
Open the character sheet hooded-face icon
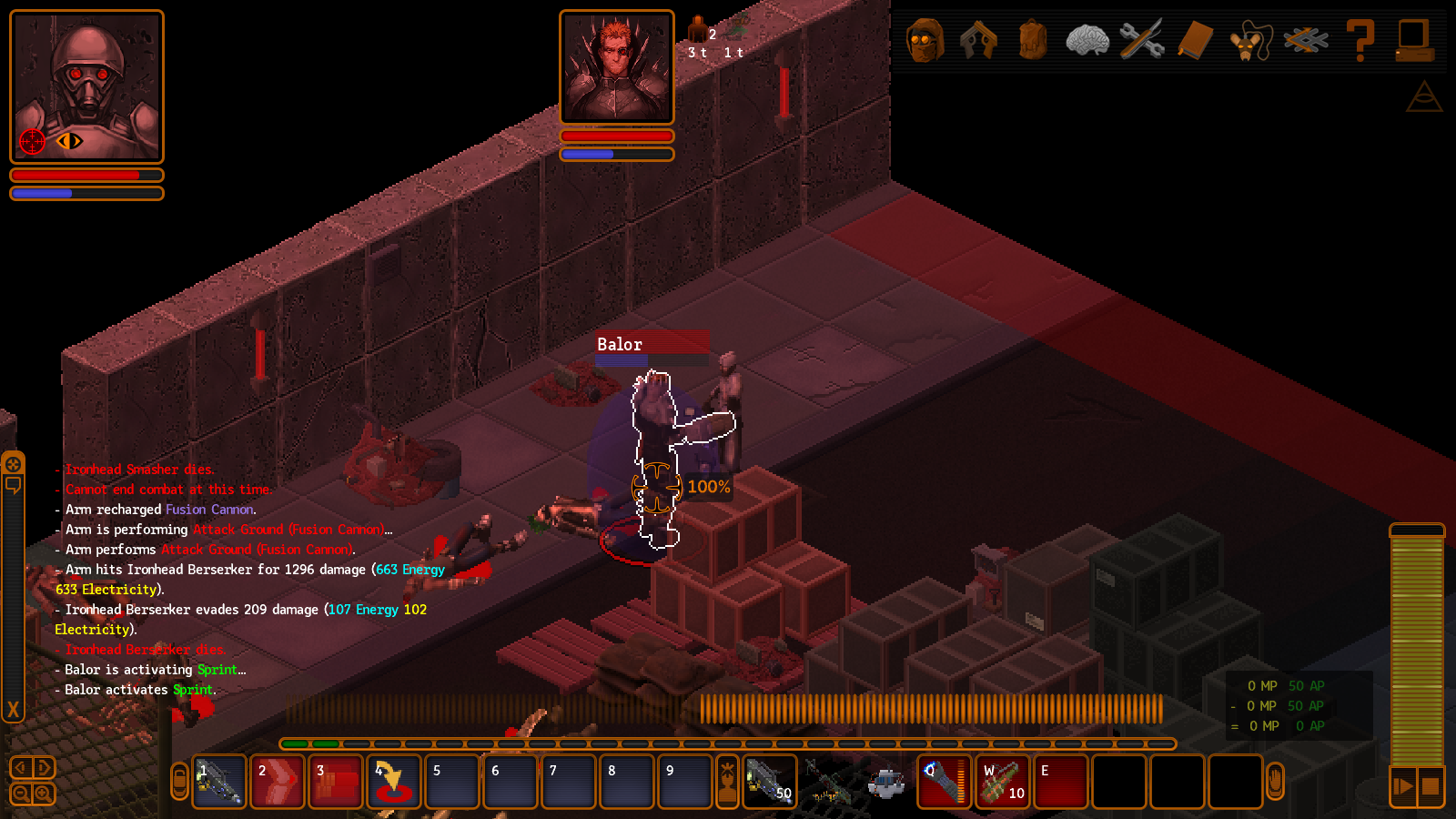(925, 41)
